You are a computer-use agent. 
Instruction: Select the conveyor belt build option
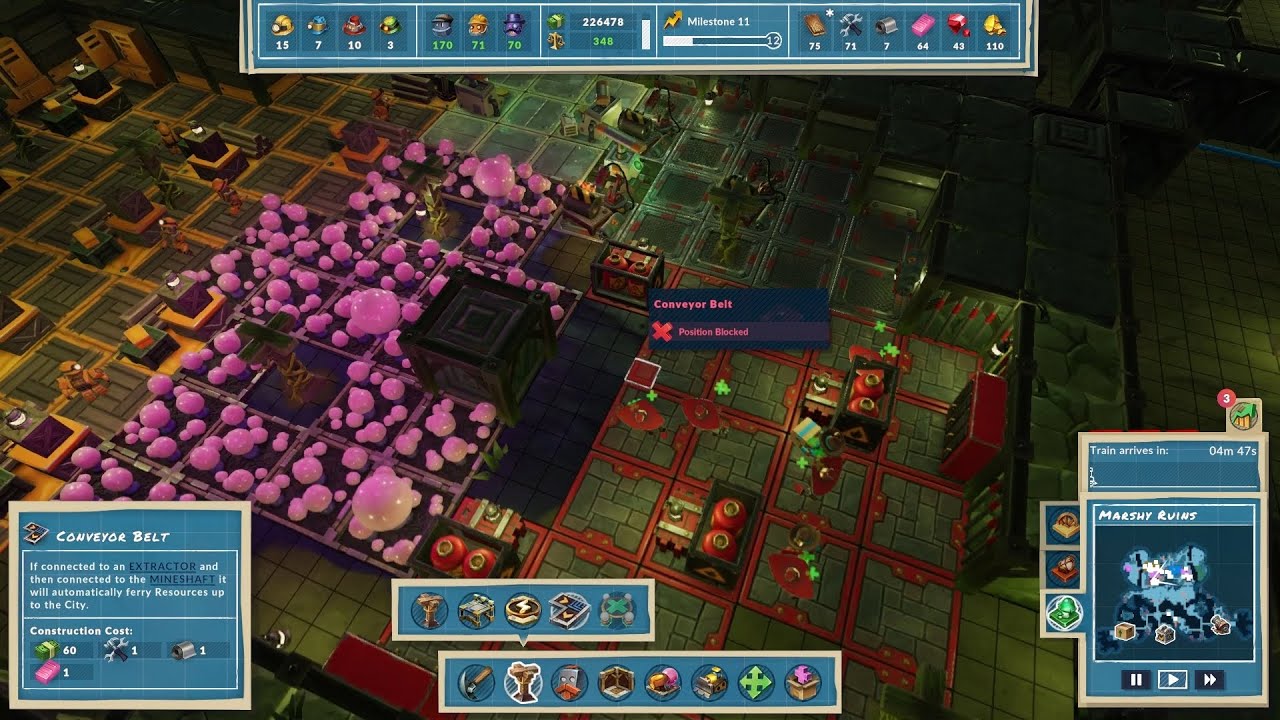568,610
